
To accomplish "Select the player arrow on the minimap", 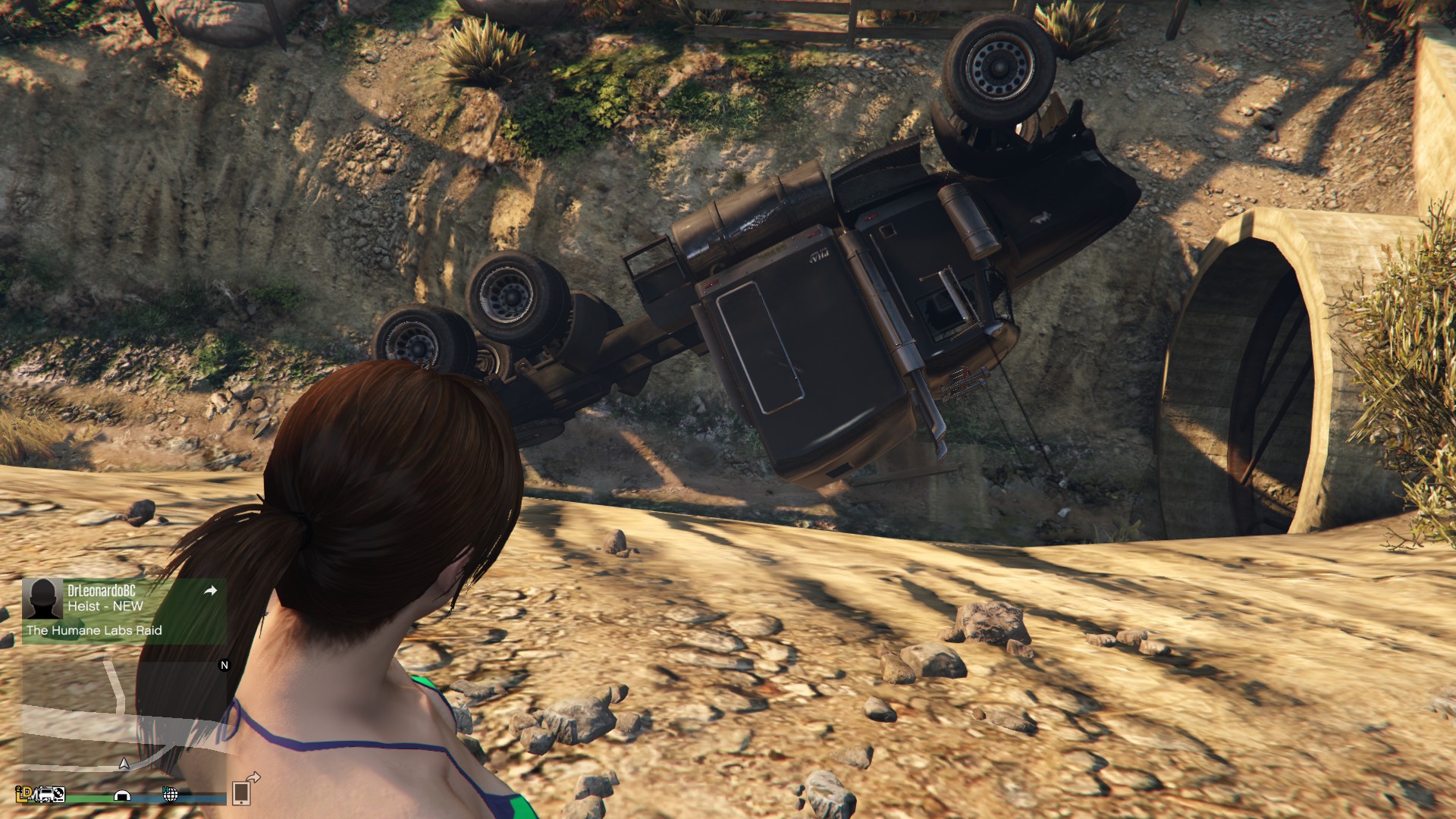I will (x=124, y=763).
